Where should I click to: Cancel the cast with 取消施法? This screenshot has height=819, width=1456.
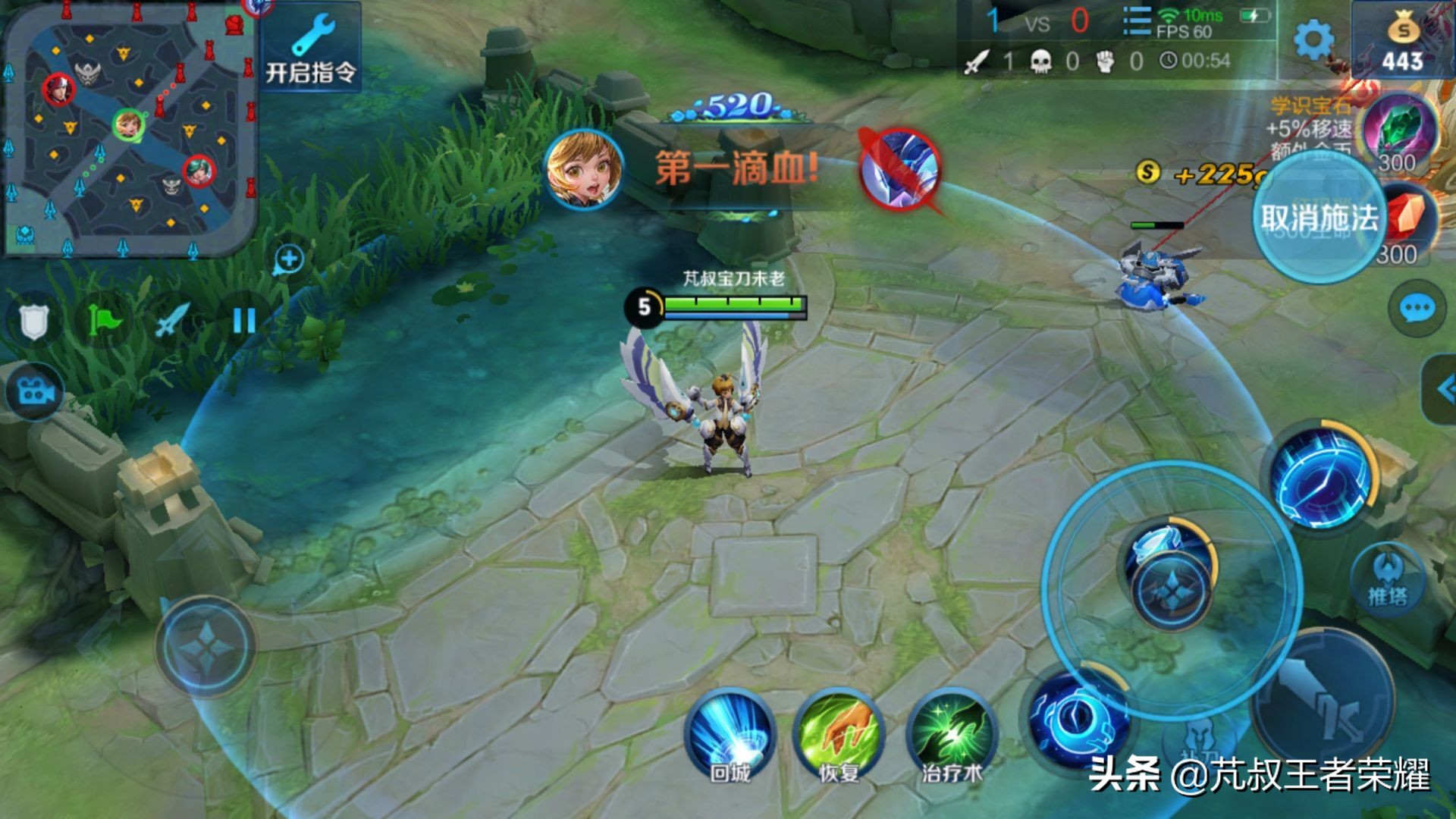(x=1318, y=218)
